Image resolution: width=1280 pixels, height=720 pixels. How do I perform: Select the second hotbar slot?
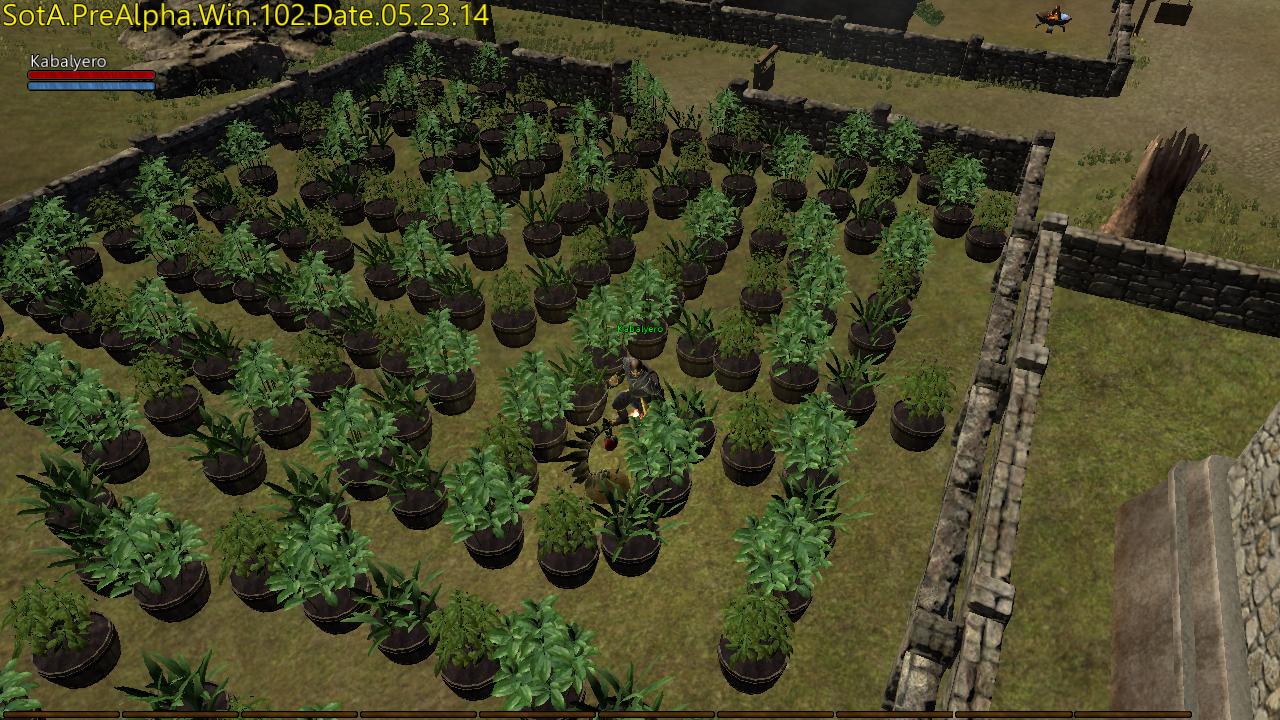[180, 712]
